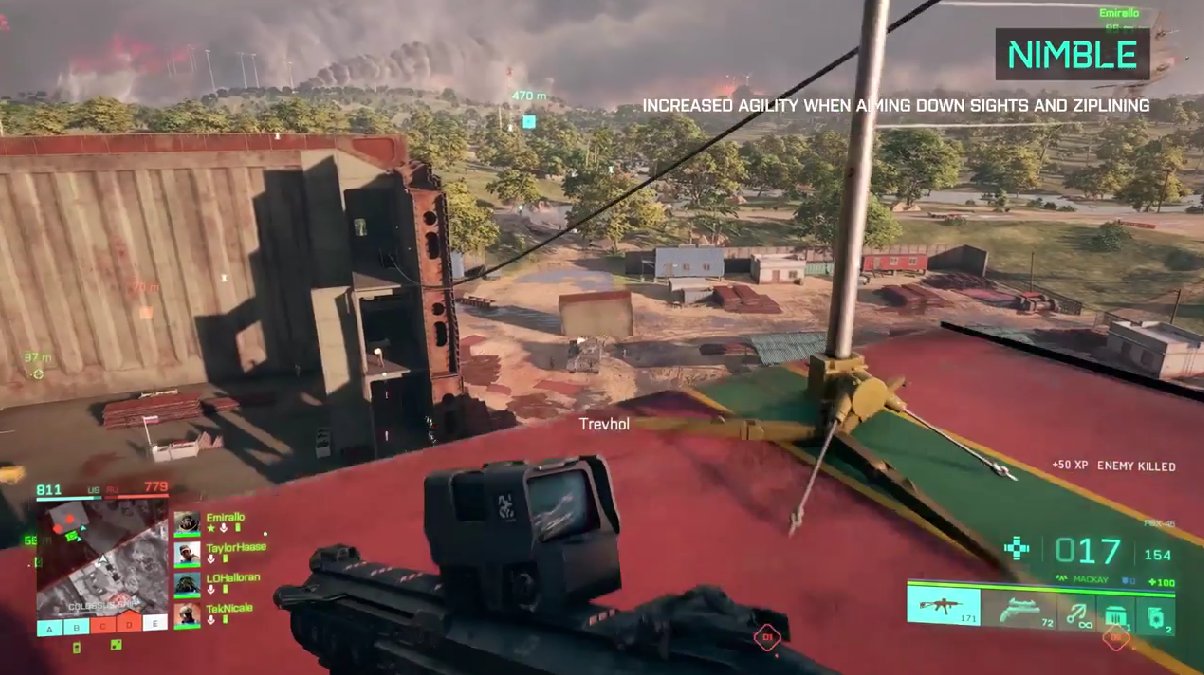1204x675 pixels.
Task: Switch to the sidearm revolver slot
Action: (x=1018, y=608)
